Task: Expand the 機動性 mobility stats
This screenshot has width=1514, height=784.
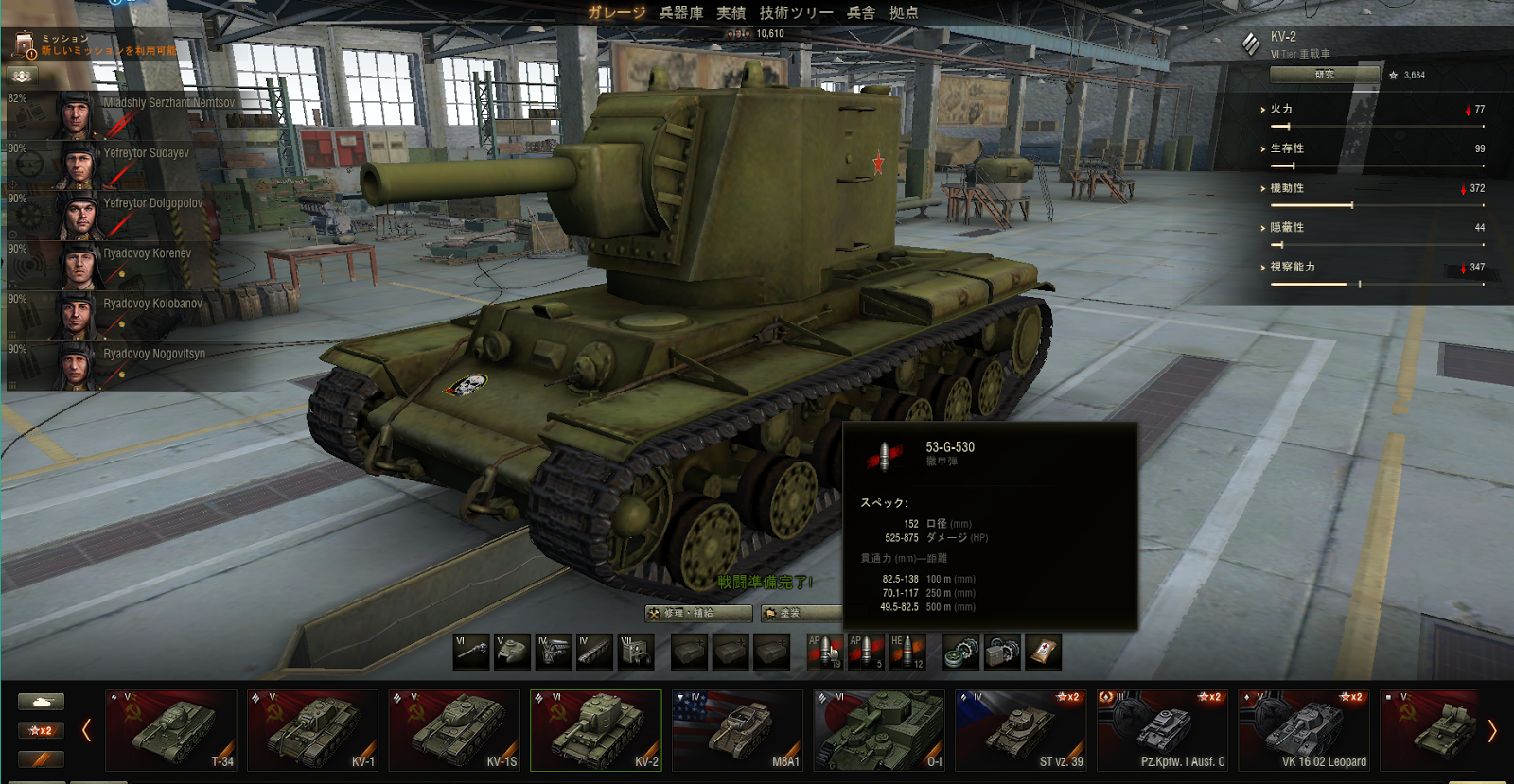Action: (1286, 188)
